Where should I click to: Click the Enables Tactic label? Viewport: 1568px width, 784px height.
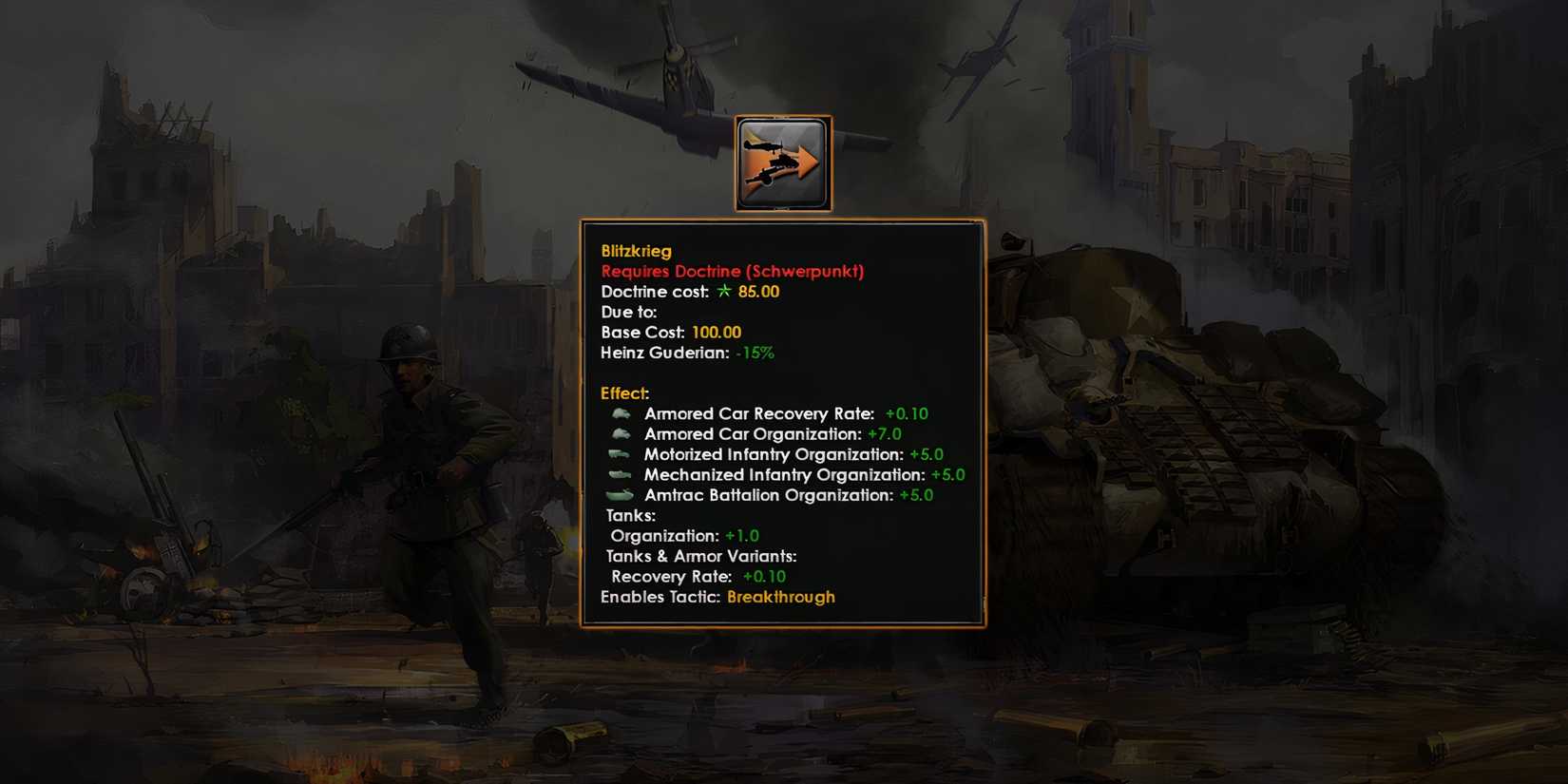click(x=659, y=597)
